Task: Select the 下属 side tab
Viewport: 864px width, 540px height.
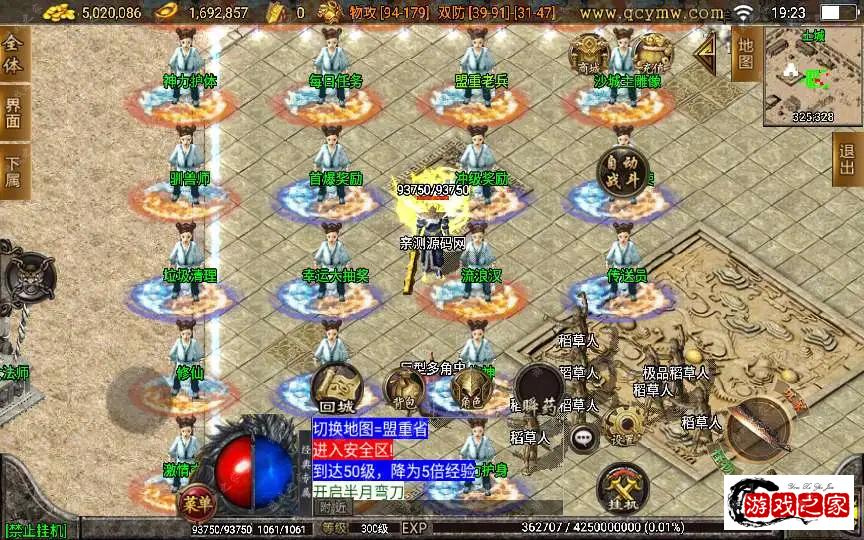Action: tap(13, 169)
